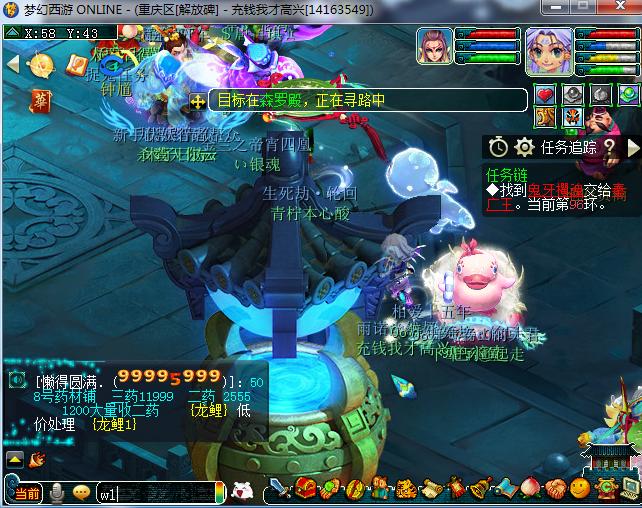Open the pet portrait panel
642x508 pixels.
click(x=434, y=47)
